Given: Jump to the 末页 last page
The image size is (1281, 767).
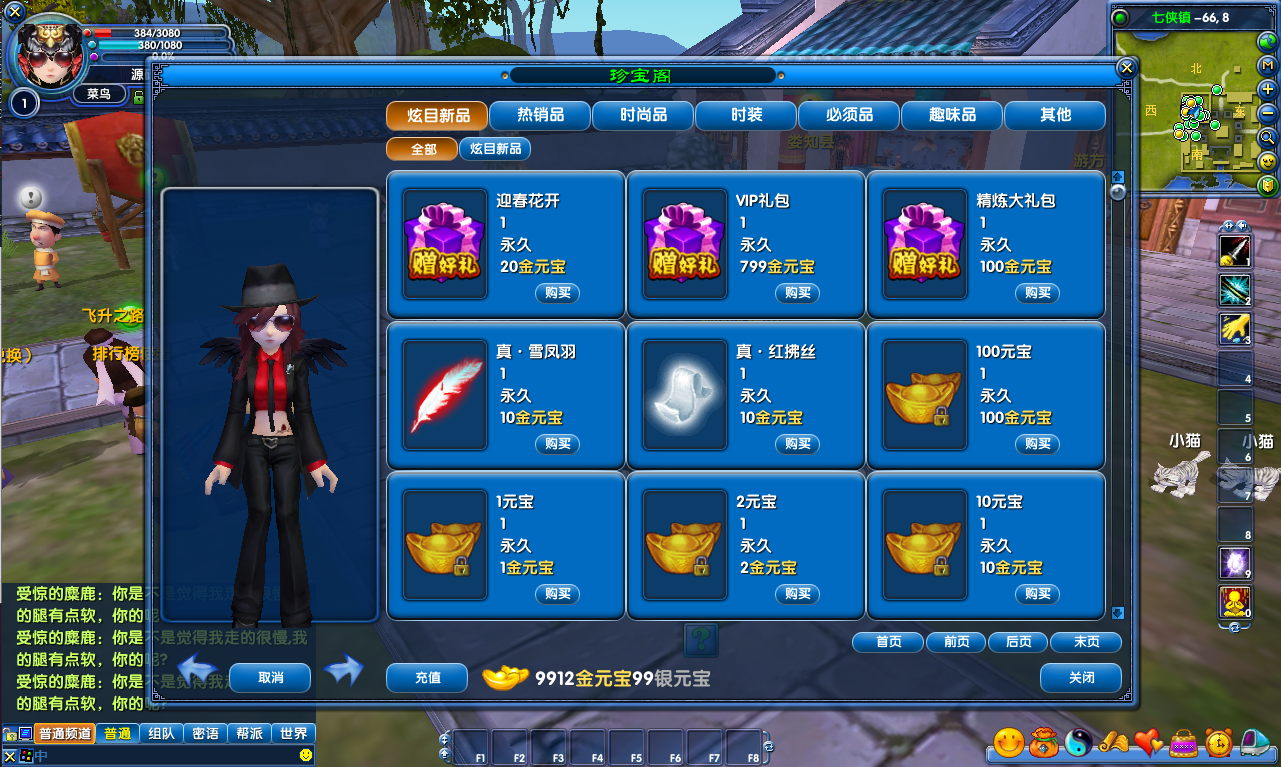Looking at the screenshot, I should coord(1086,642).
